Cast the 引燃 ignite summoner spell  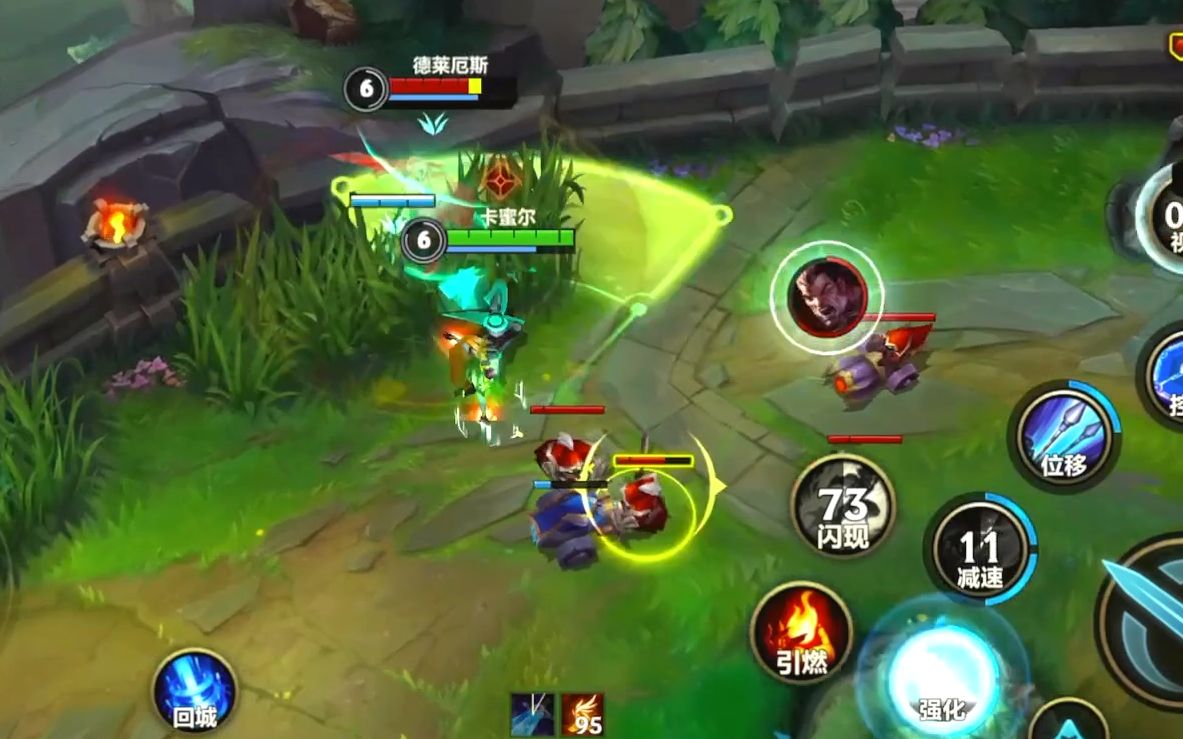[x=802, y=632]
